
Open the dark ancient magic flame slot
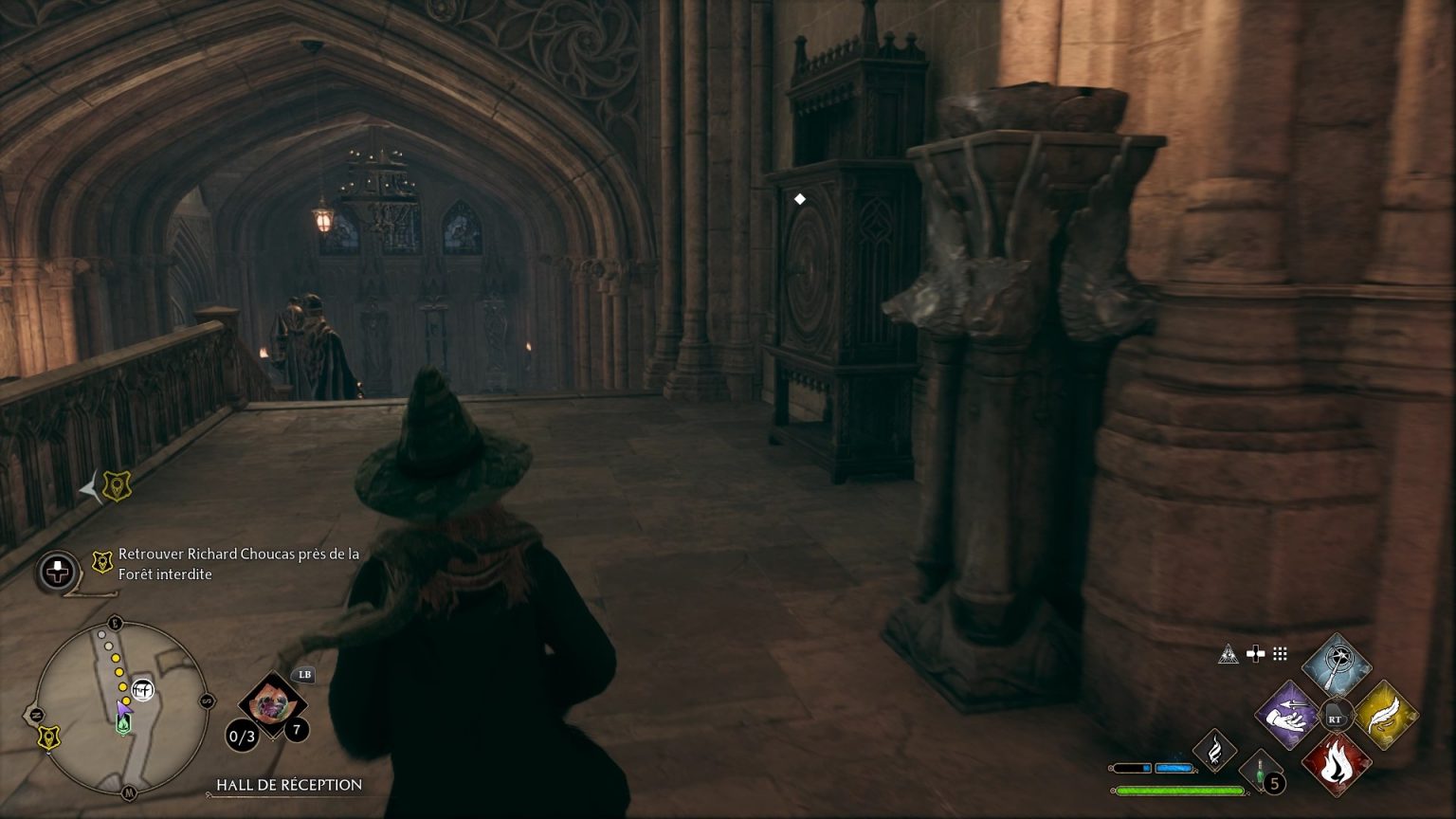1215,751
